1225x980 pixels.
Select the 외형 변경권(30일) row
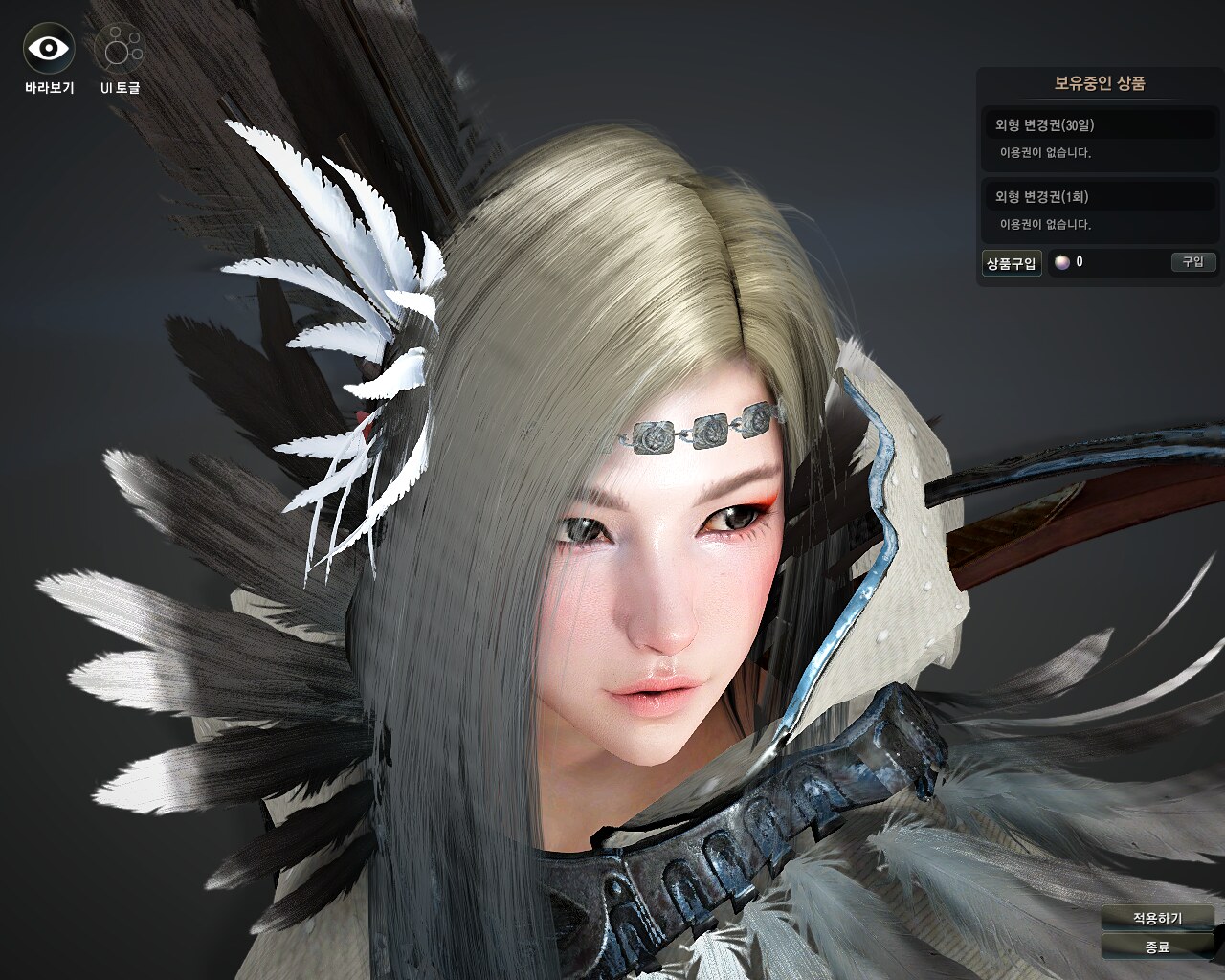(1099, 125)
